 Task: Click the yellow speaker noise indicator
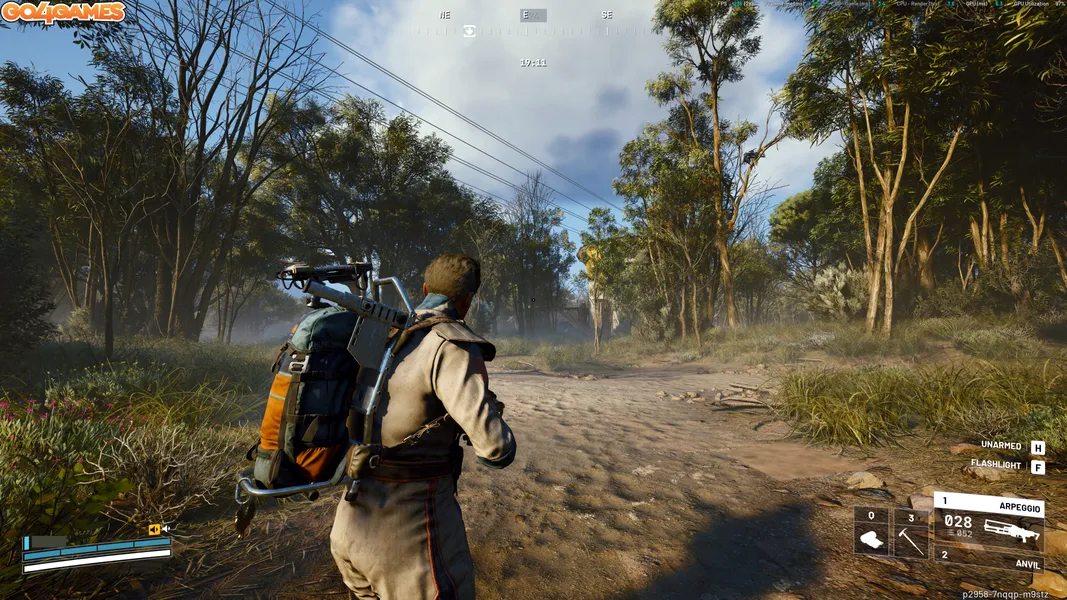[155, 529]
